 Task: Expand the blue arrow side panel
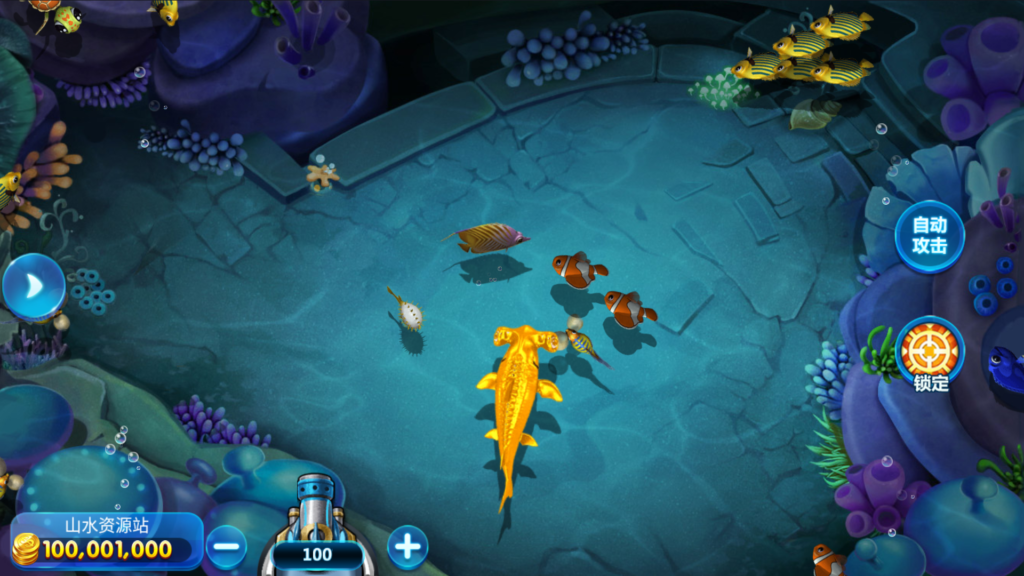click(x=32, y=287)
